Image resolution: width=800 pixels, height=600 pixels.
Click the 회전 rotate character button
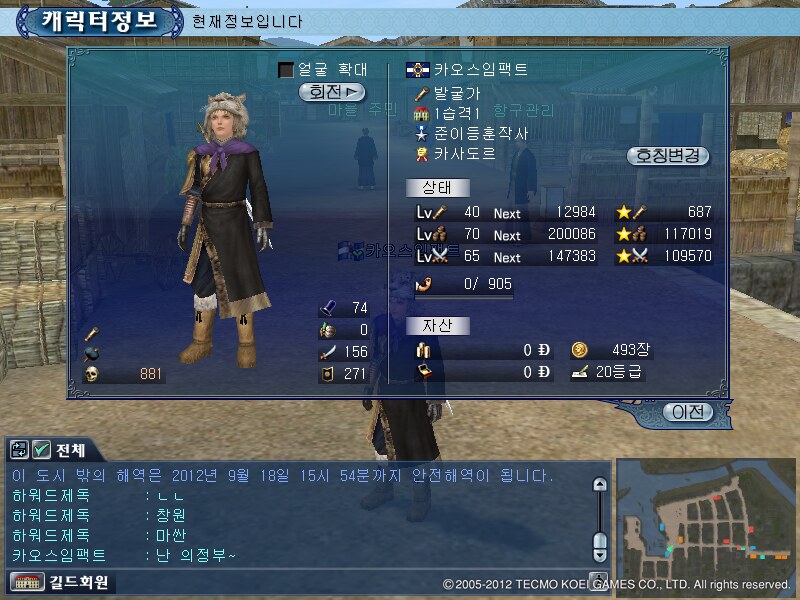click(332, 92)
